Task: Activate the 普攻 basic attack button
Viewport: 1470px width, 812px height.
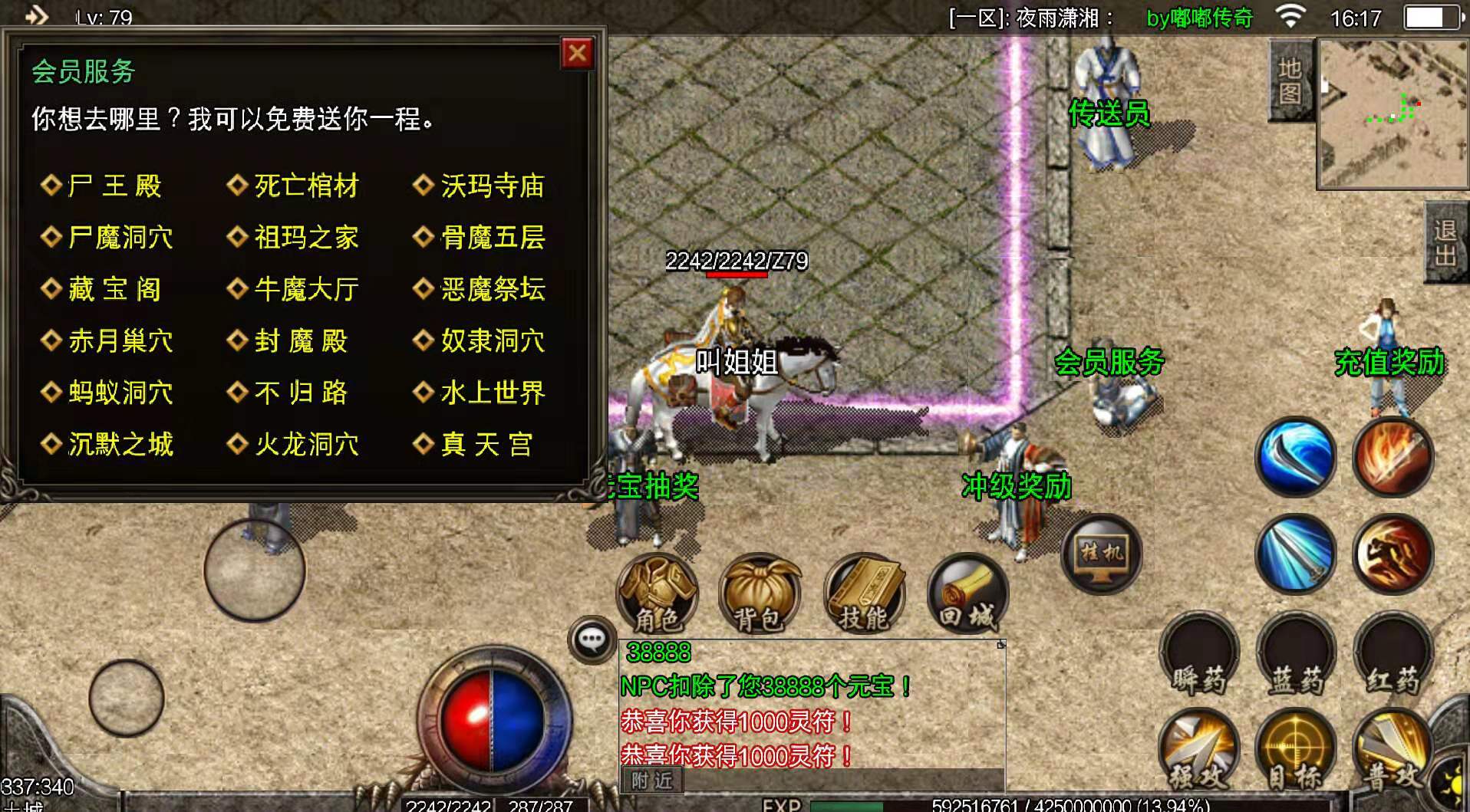Action: coord(1392,751)
